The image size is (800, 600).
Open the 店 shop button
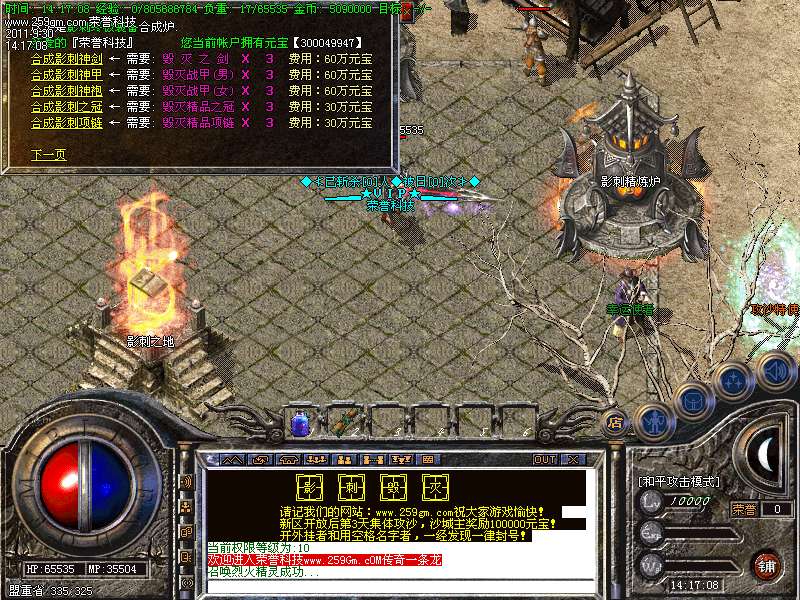(616, 422)
